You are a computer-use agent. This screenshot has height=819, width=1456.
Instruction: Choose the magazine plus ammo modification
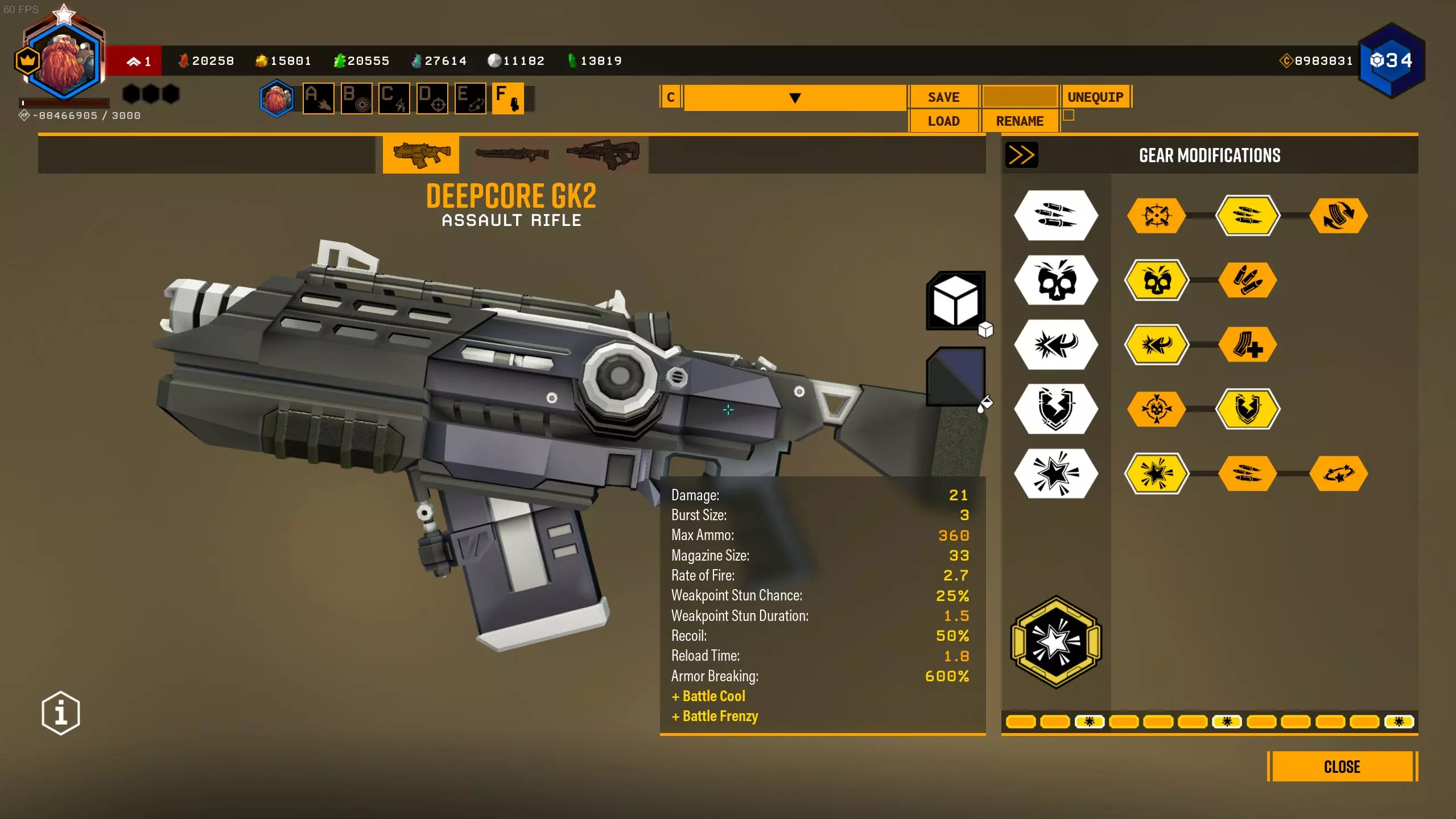point(1247,345)
